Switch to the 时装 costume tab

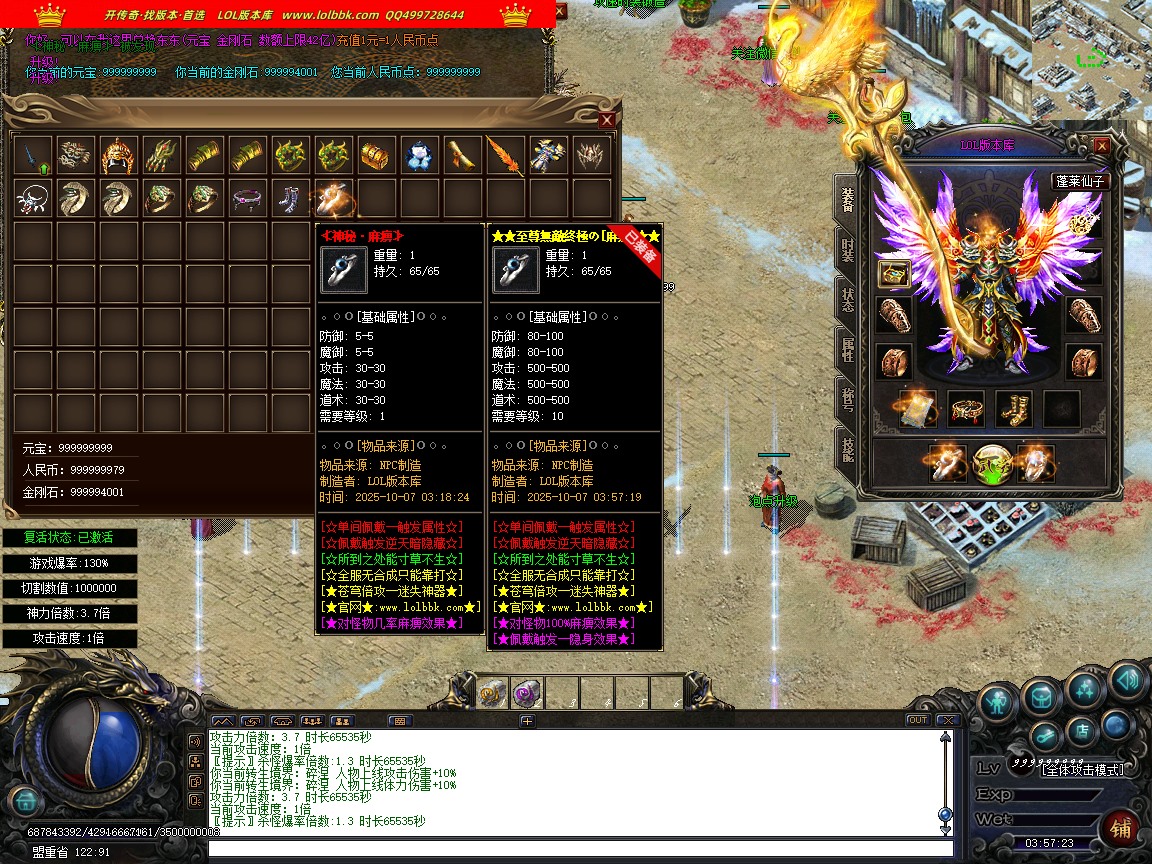[x=847, y=249]
